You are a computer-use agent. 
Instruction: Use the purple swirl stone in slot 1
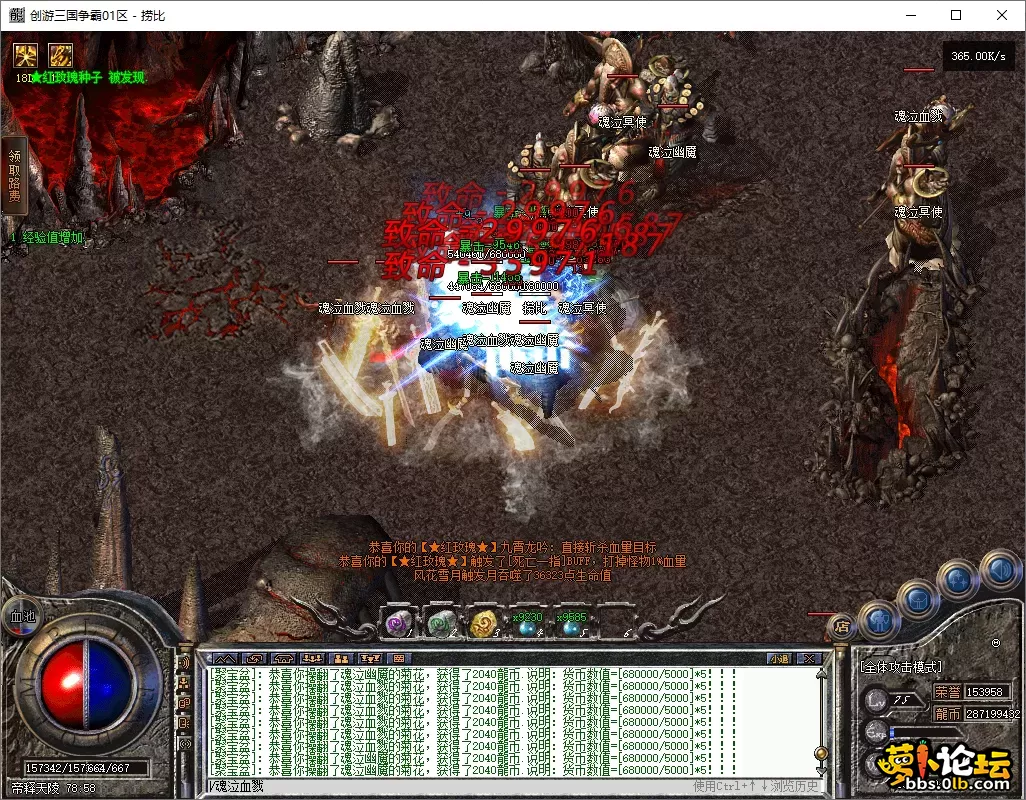(399, 624)
